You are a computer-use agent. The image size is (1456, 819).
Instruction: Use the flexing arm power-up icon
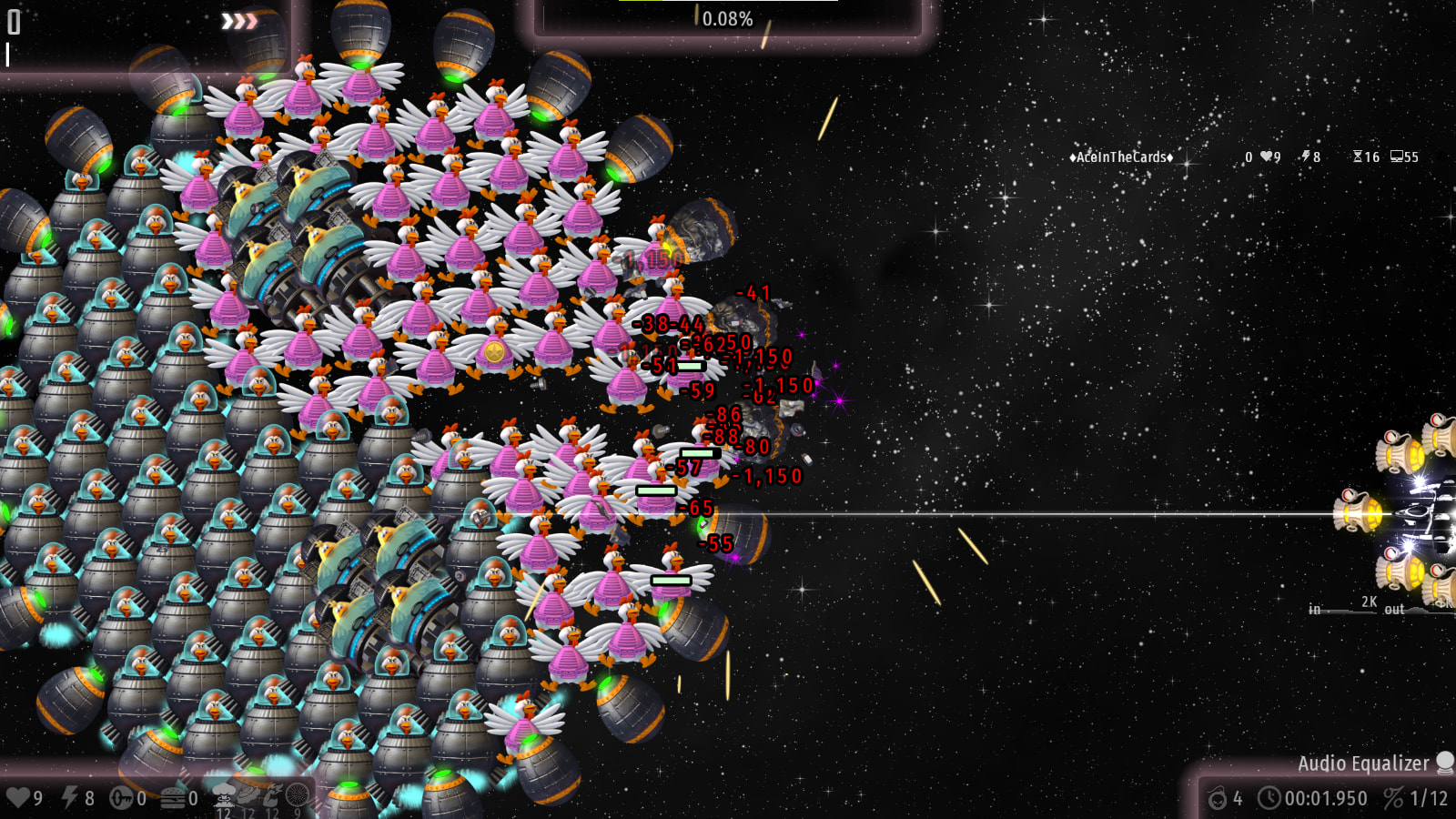(273, 795)
